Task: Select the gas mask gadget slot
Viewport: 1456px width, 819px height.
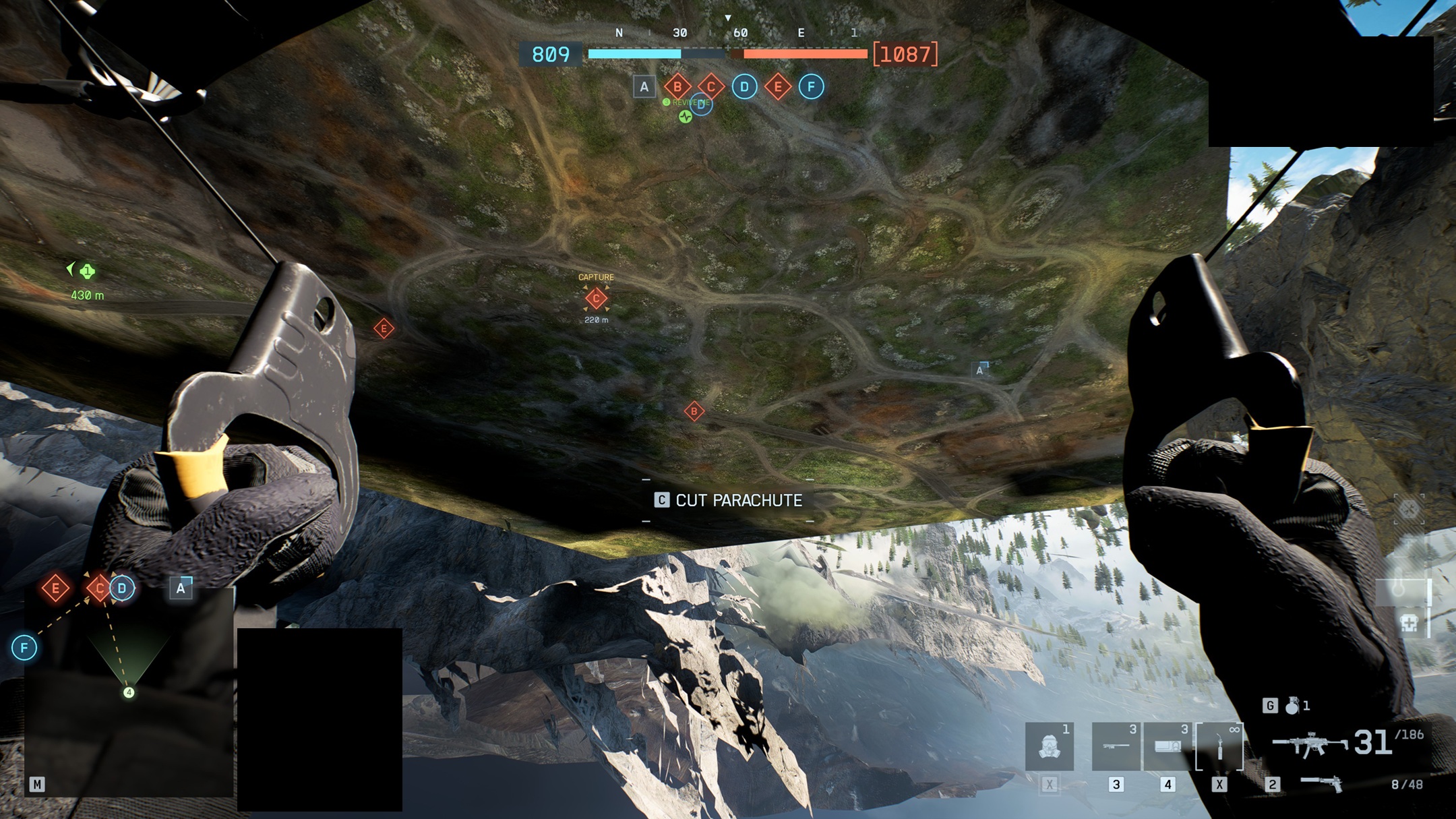Action: (1049, 747)
